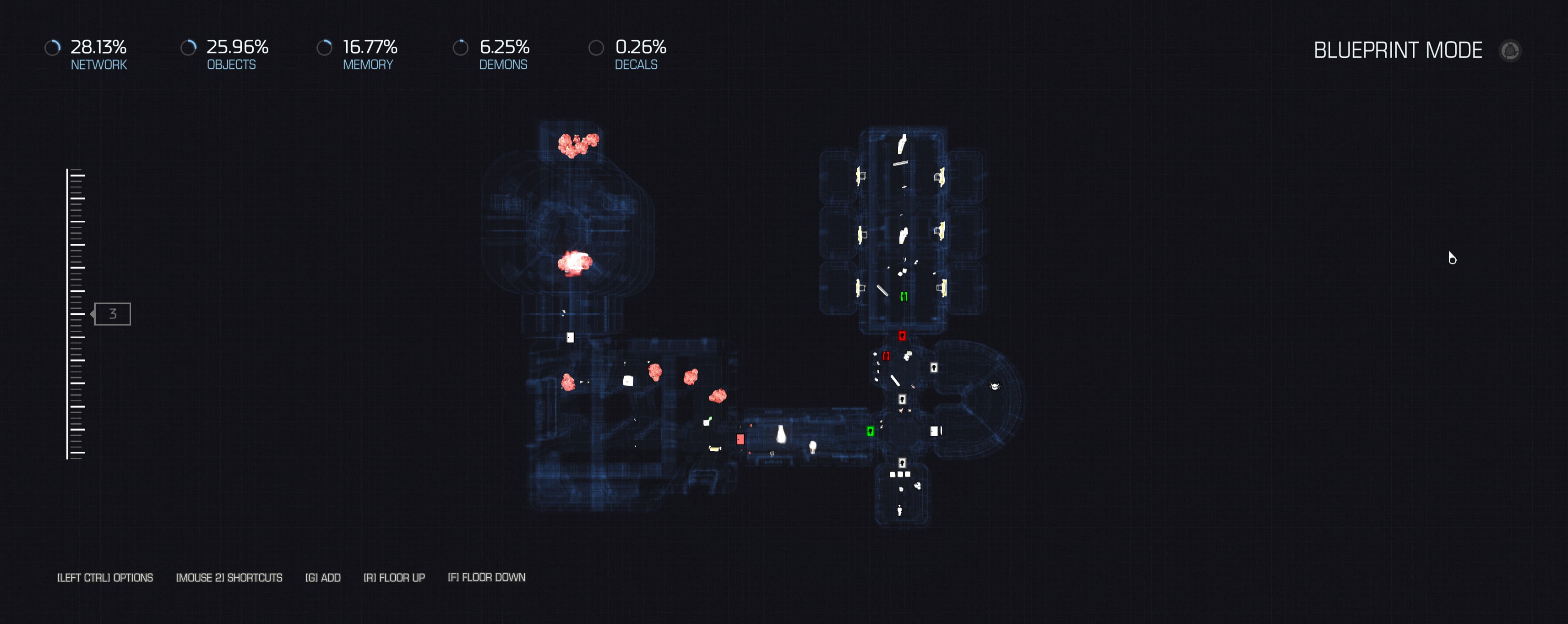Screen dimensions: 1568x624
Task: Select the white door icon on the blueprint
Action: (934, 431)
